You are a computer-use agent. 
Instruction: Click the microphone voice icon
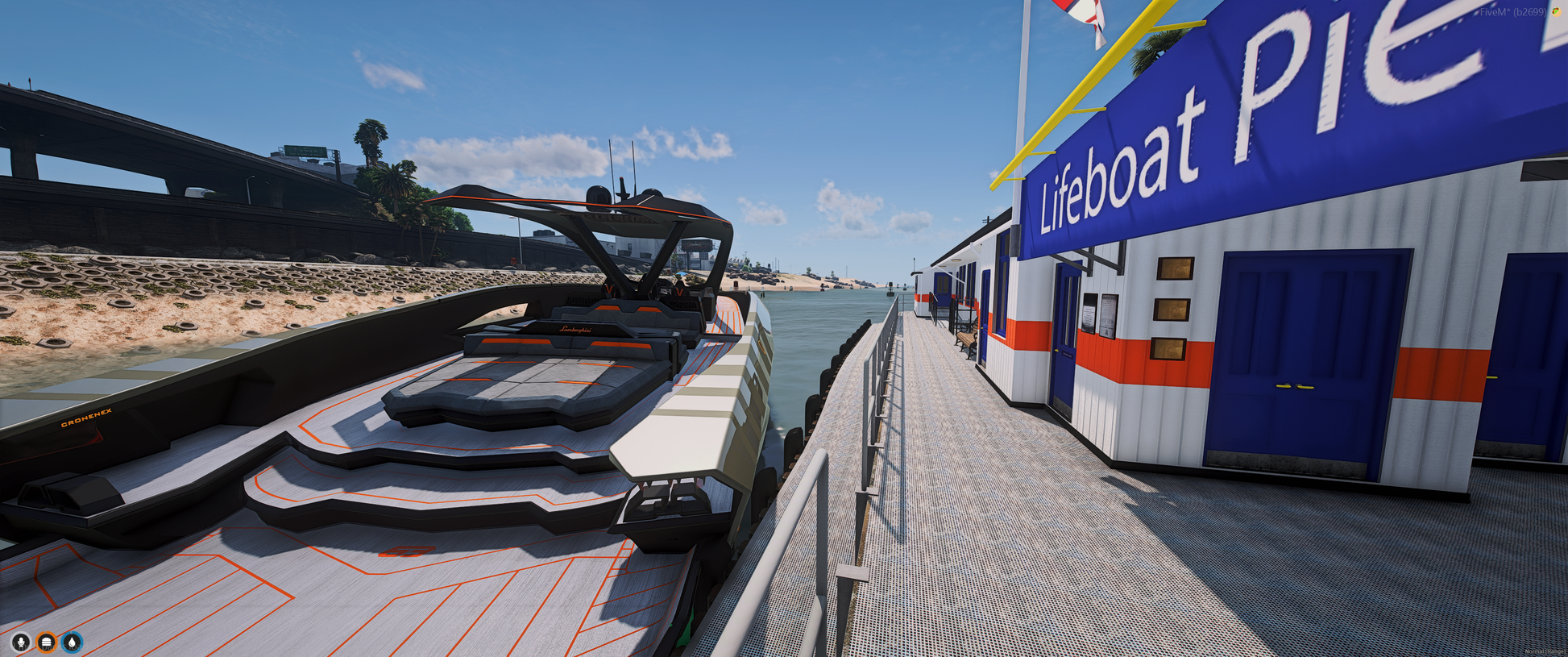[x=21, y=642]
